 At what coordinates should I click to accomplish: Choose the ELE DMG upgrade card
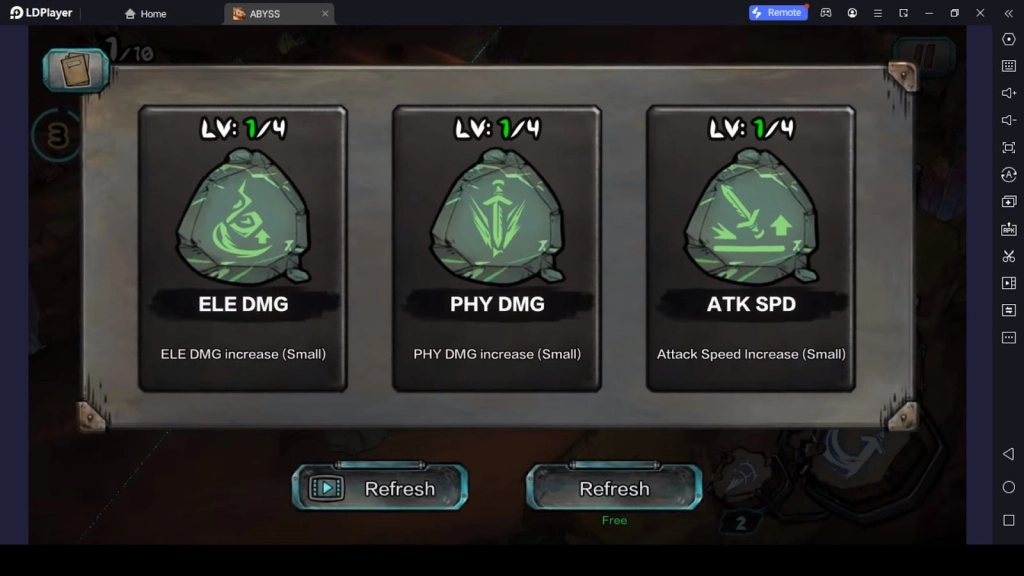pyautogui.click(x=243, y=248)
